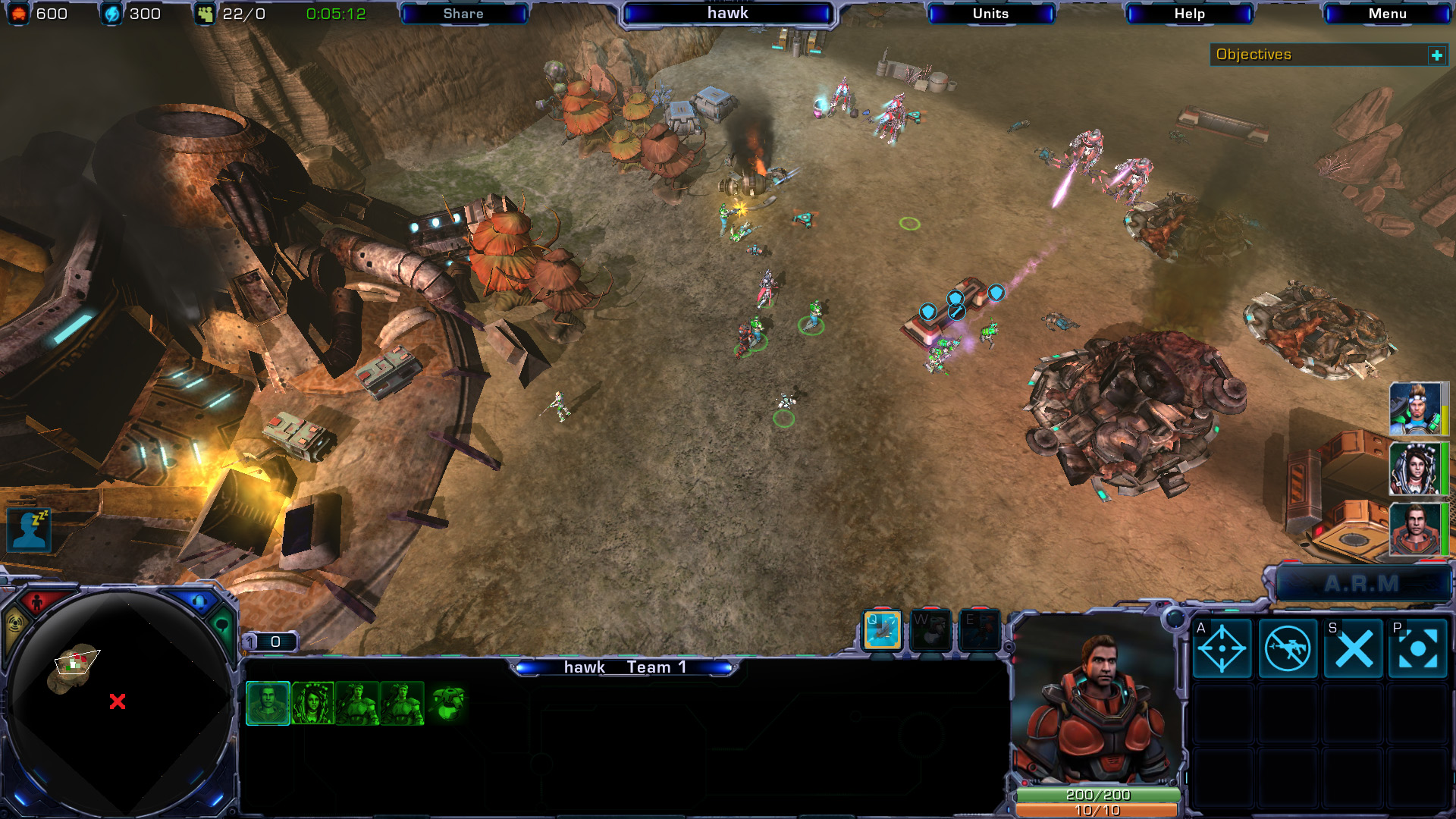
Task: Select the idle worker button
Action: coord(29,529)
